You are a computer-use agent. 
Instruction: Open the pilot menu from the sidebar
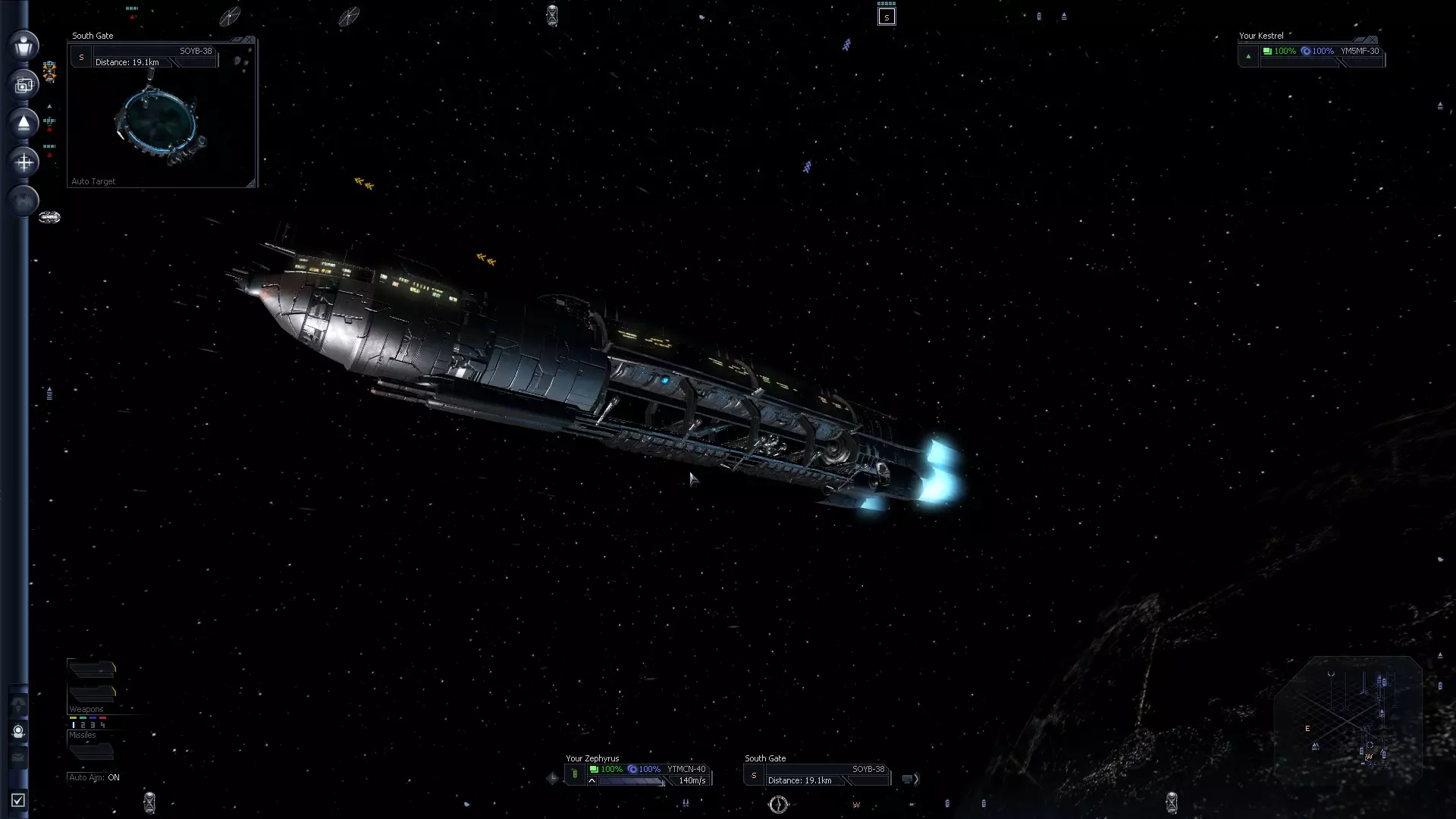[x=24, y=45]
